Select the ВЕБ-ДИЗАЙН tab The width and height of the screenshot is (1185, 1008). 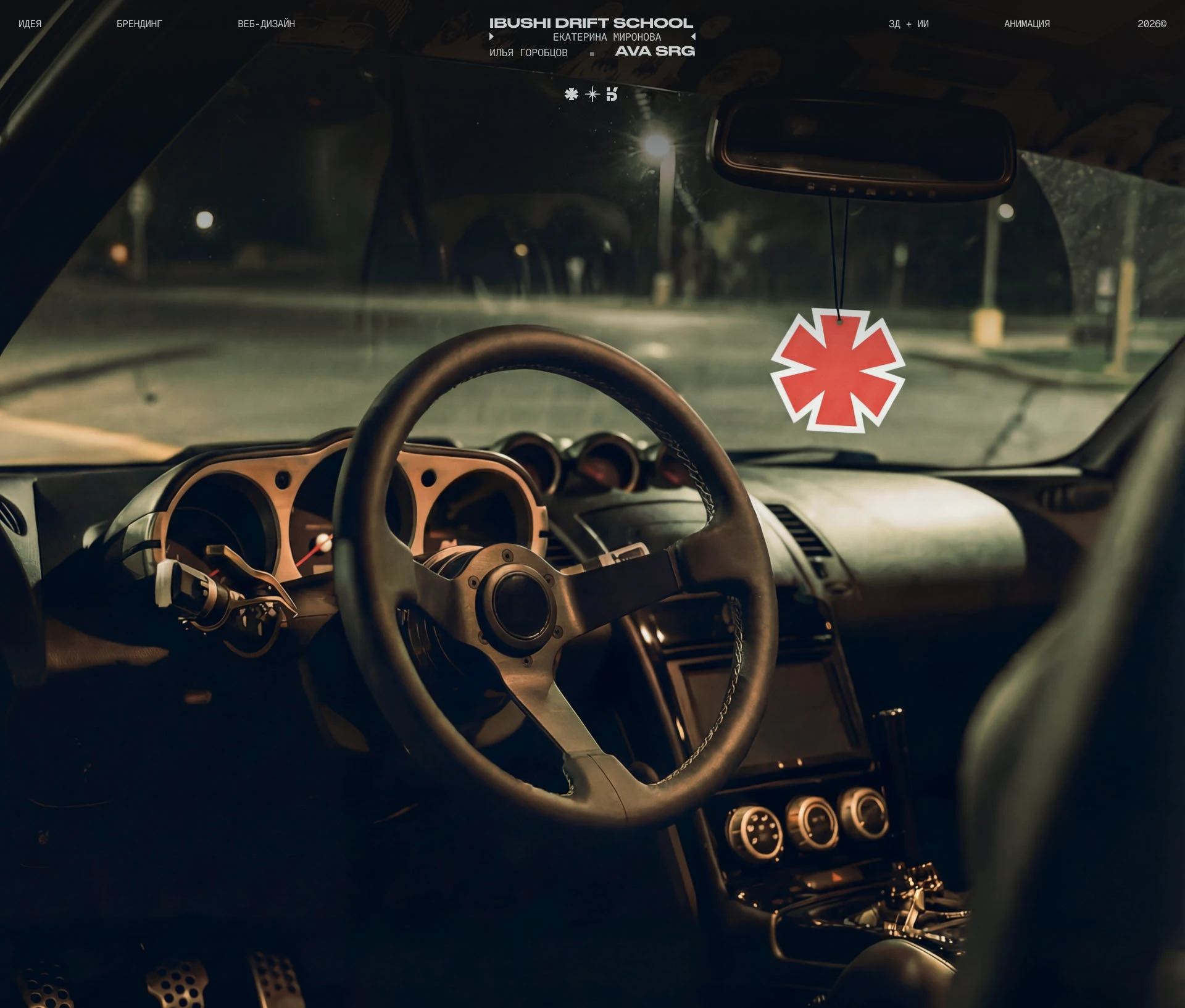267,24
